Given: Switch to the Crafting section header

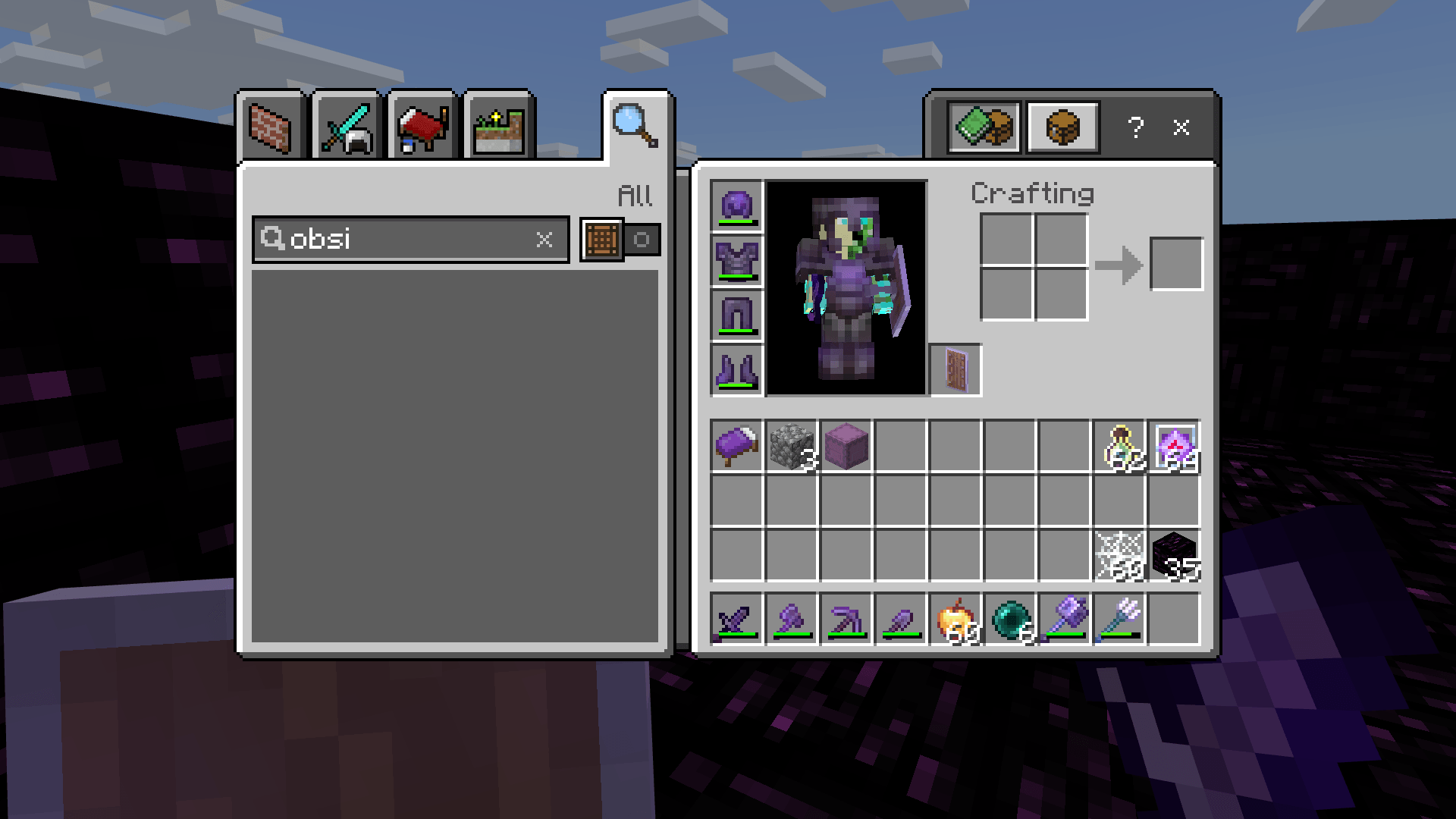Looking at the screenshot, I should click(1033, 193).
